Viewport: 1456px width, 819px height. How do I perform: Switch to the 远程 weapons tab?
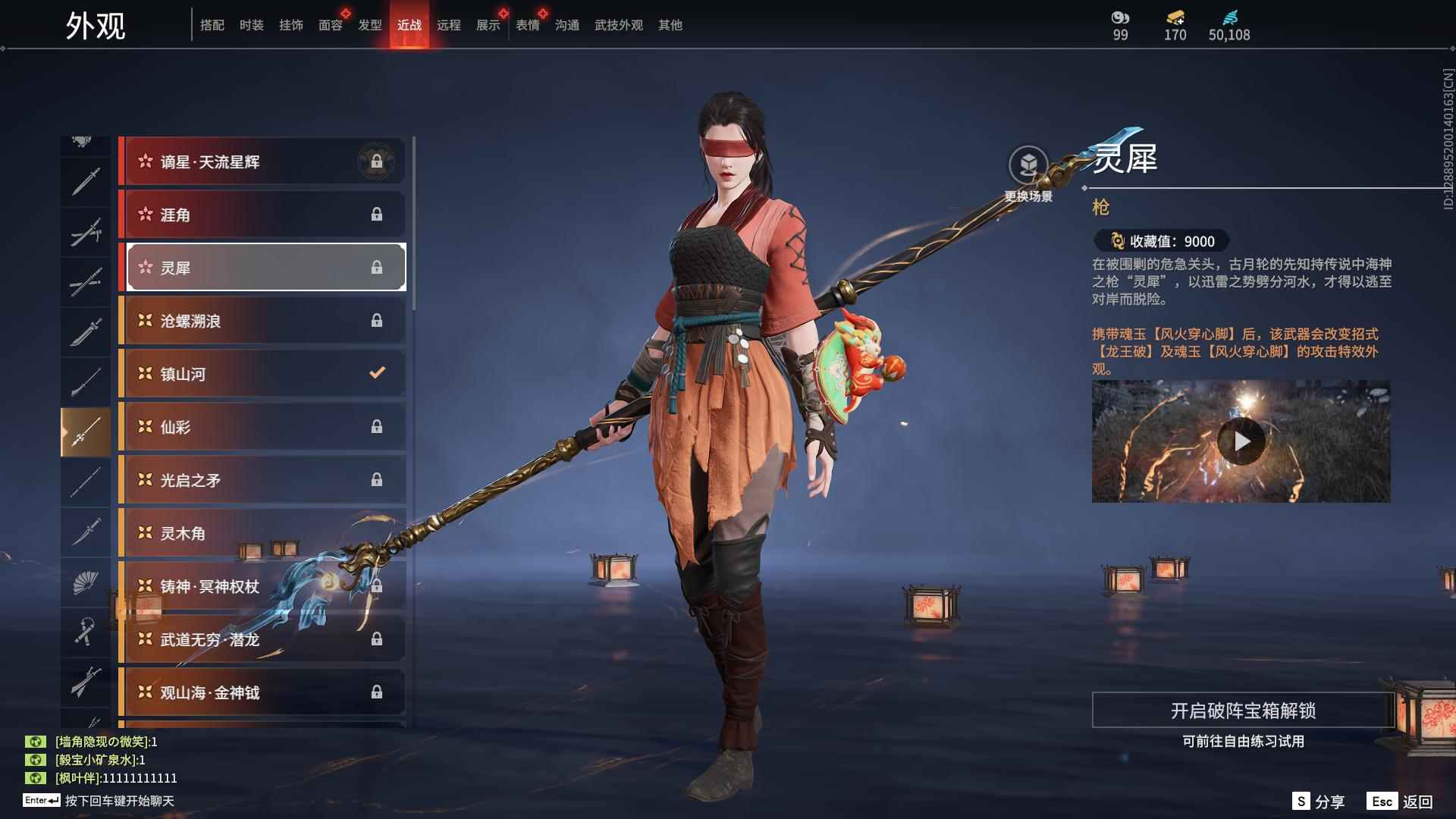click(448, 25)
